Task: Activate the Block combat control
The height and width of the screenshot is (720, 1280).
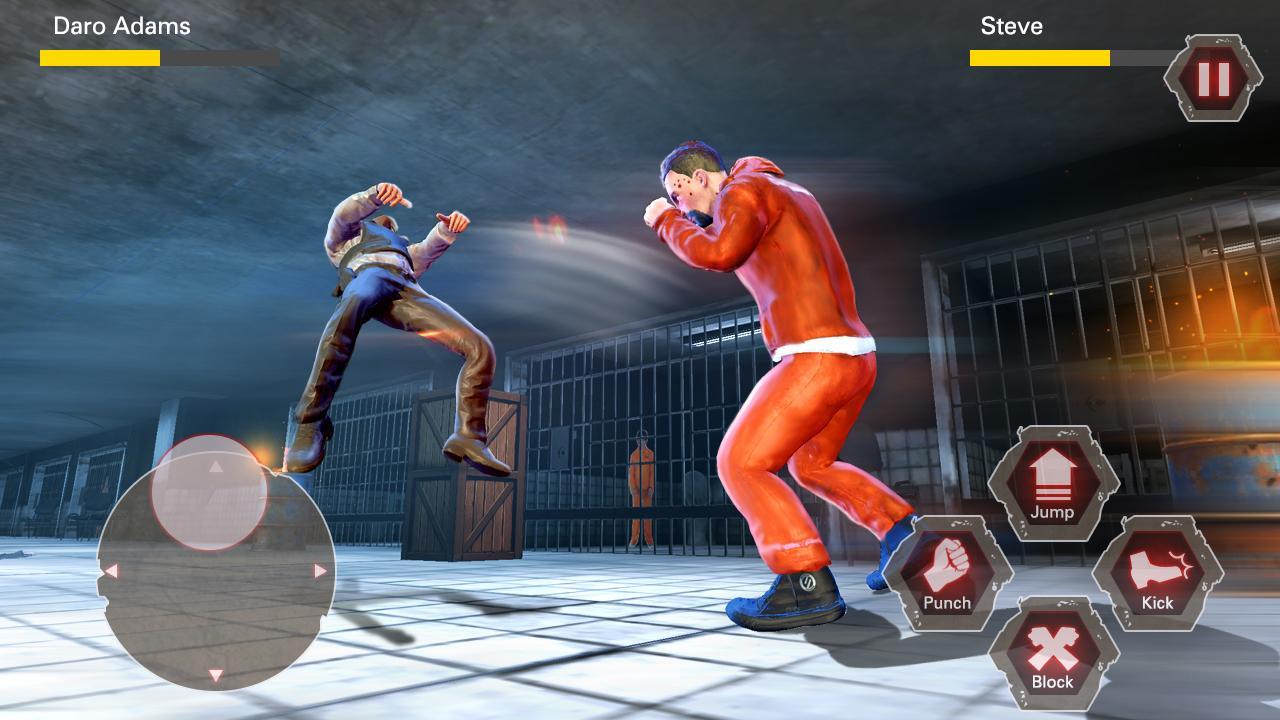Action: tap(1054, 660)
